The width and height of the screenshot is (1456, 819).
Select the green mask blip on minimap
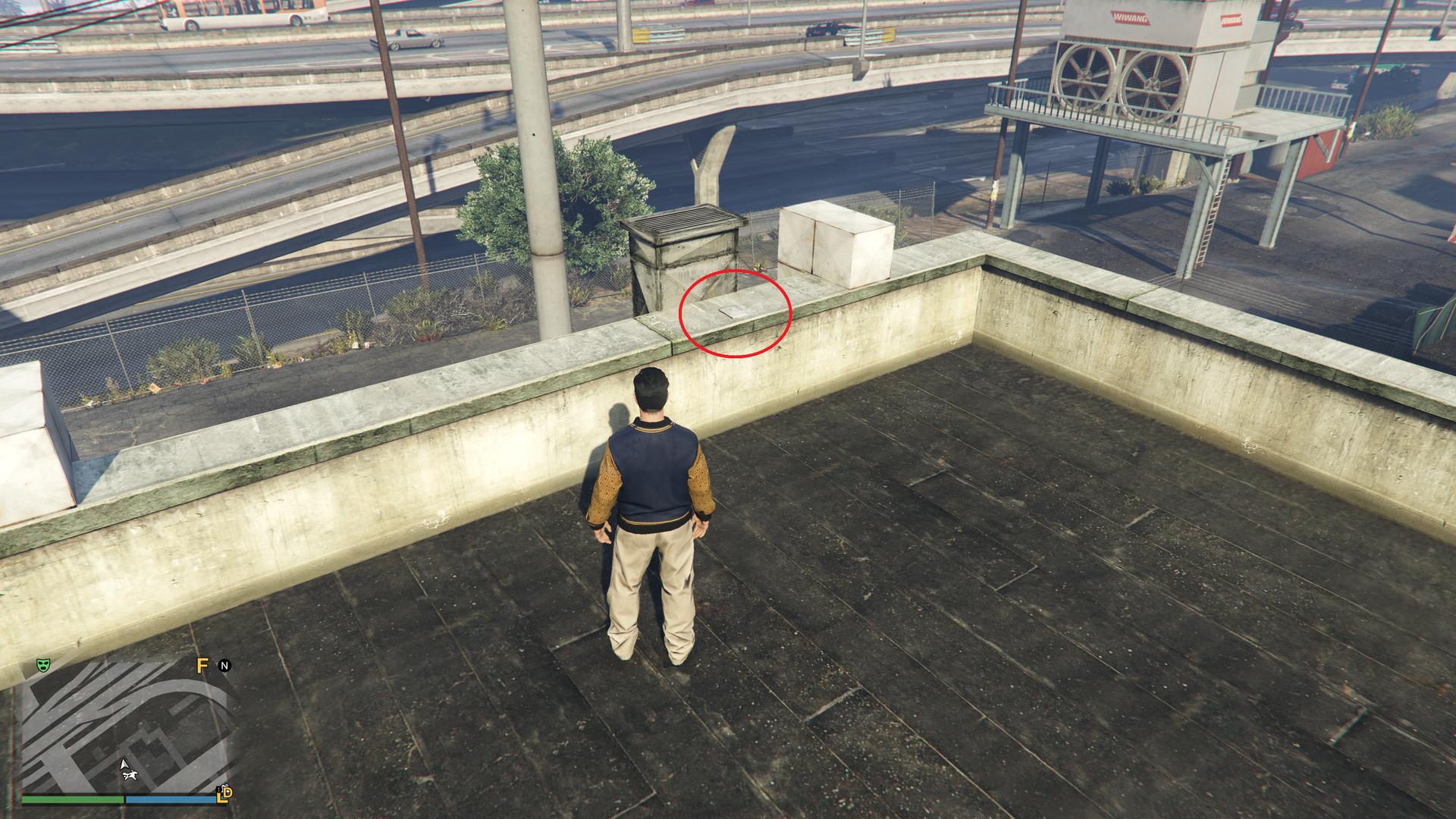(x=44, y=666)
